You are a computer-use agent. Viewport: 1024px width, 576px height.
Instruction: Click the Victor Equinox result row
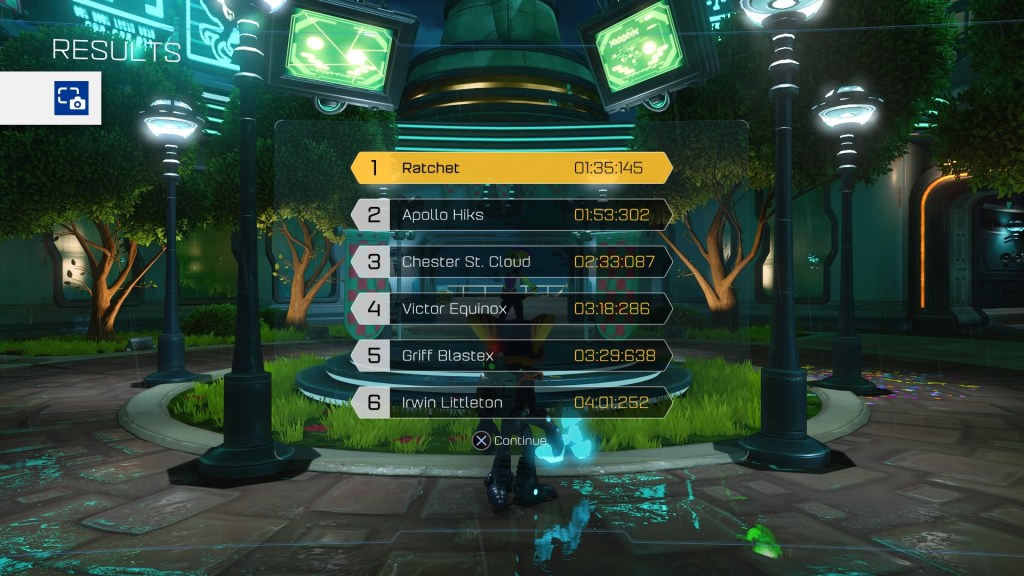pyautogui.click(x=511, y=309)
